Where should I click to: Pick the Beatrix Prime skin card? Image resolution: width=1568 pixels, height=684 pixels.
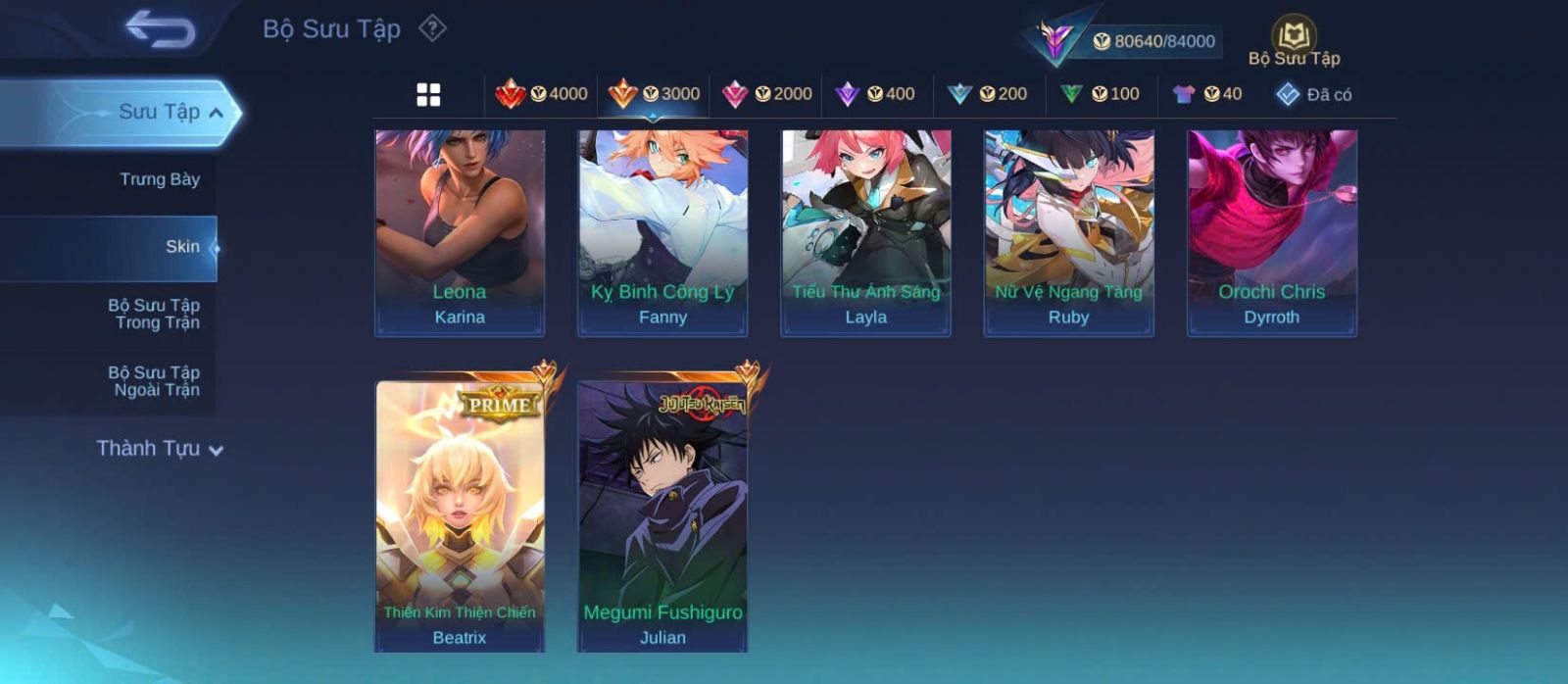point(460,514)
